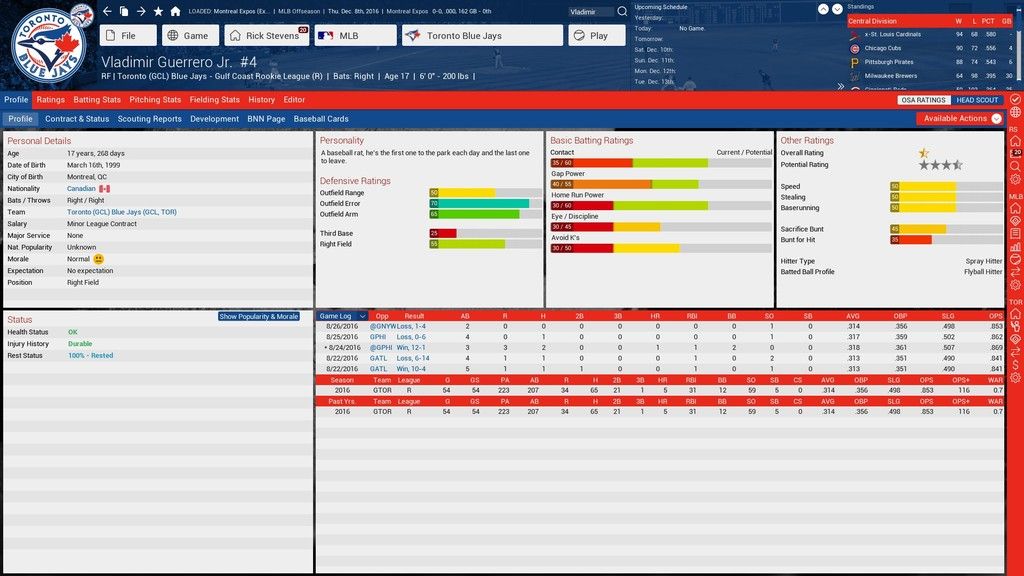
Task: Open the Baseball Cards subtab
Action: pyautogui.click(x=321, y=119)
